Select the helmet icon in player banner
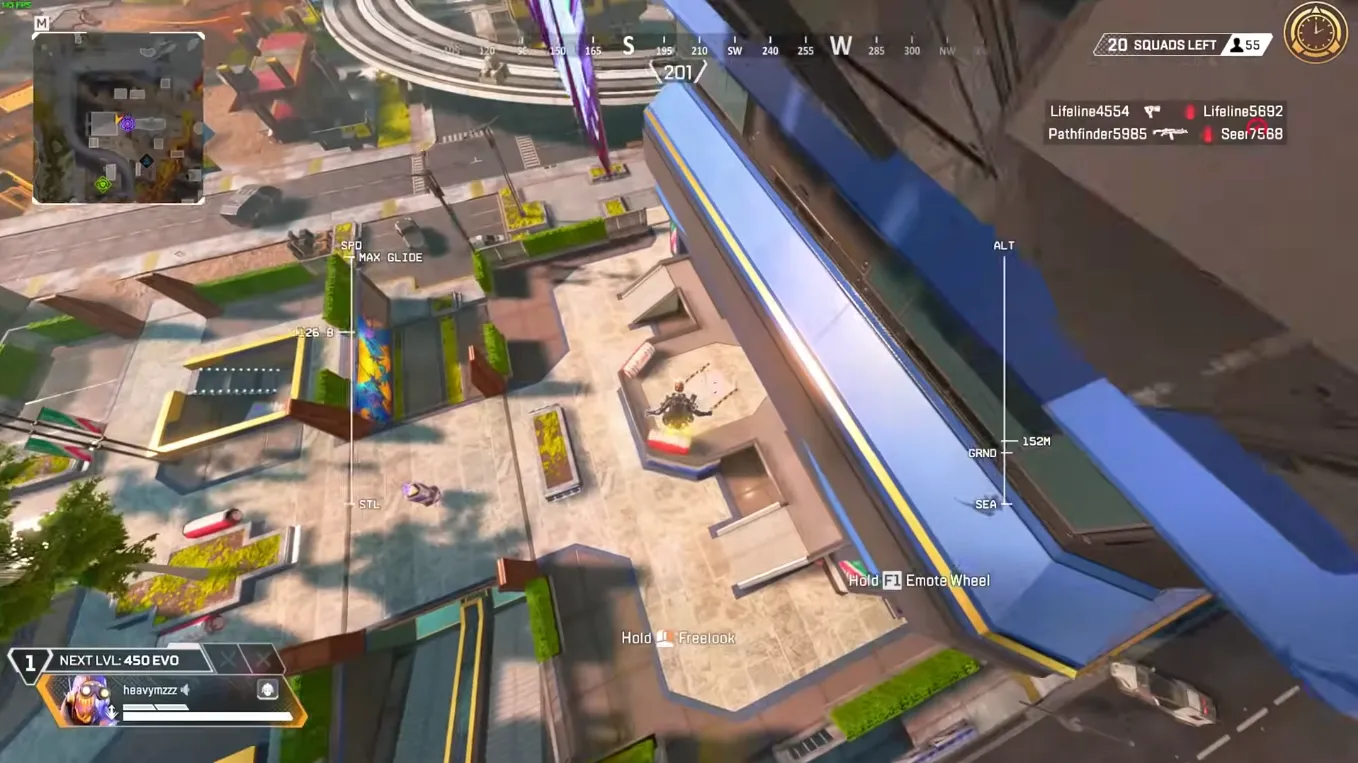Viewport: 1358px width, 763px height. click(x=268, y=690)
